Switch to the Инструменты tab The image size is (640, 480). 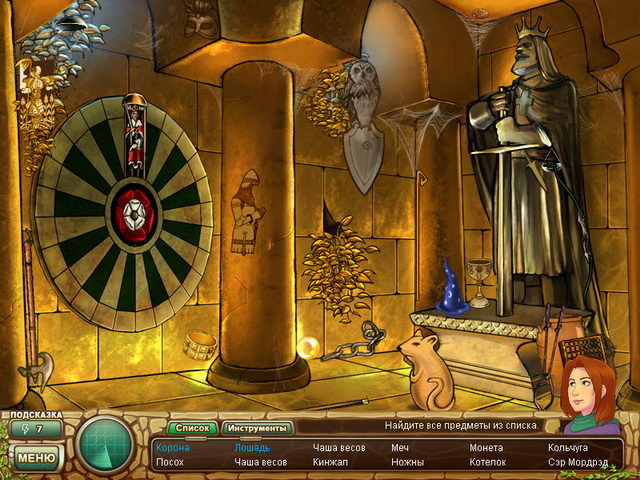[254, 428]
